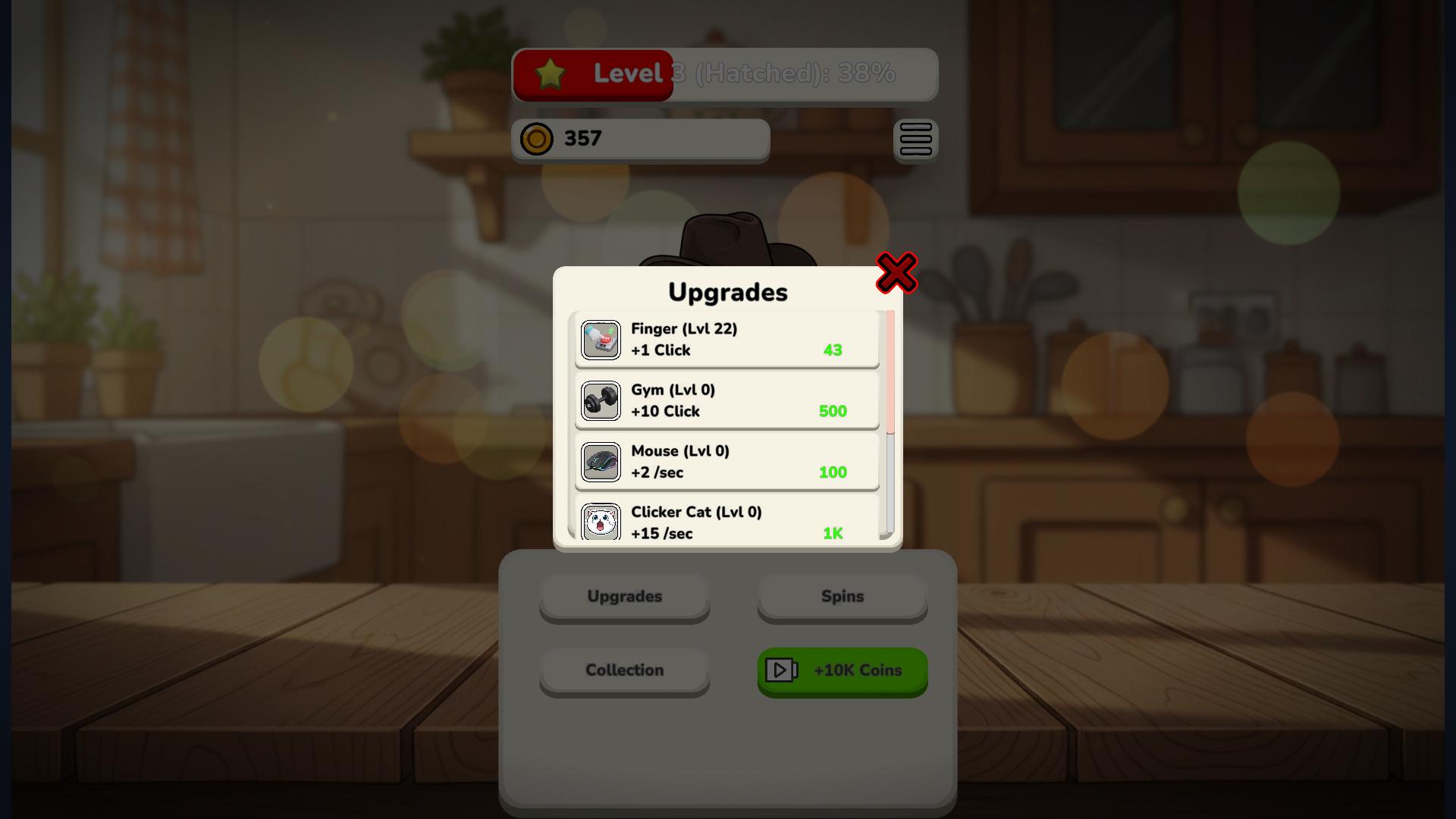Click the coin icon next to 357
1456x819 pixels.
tap(535, 140)
